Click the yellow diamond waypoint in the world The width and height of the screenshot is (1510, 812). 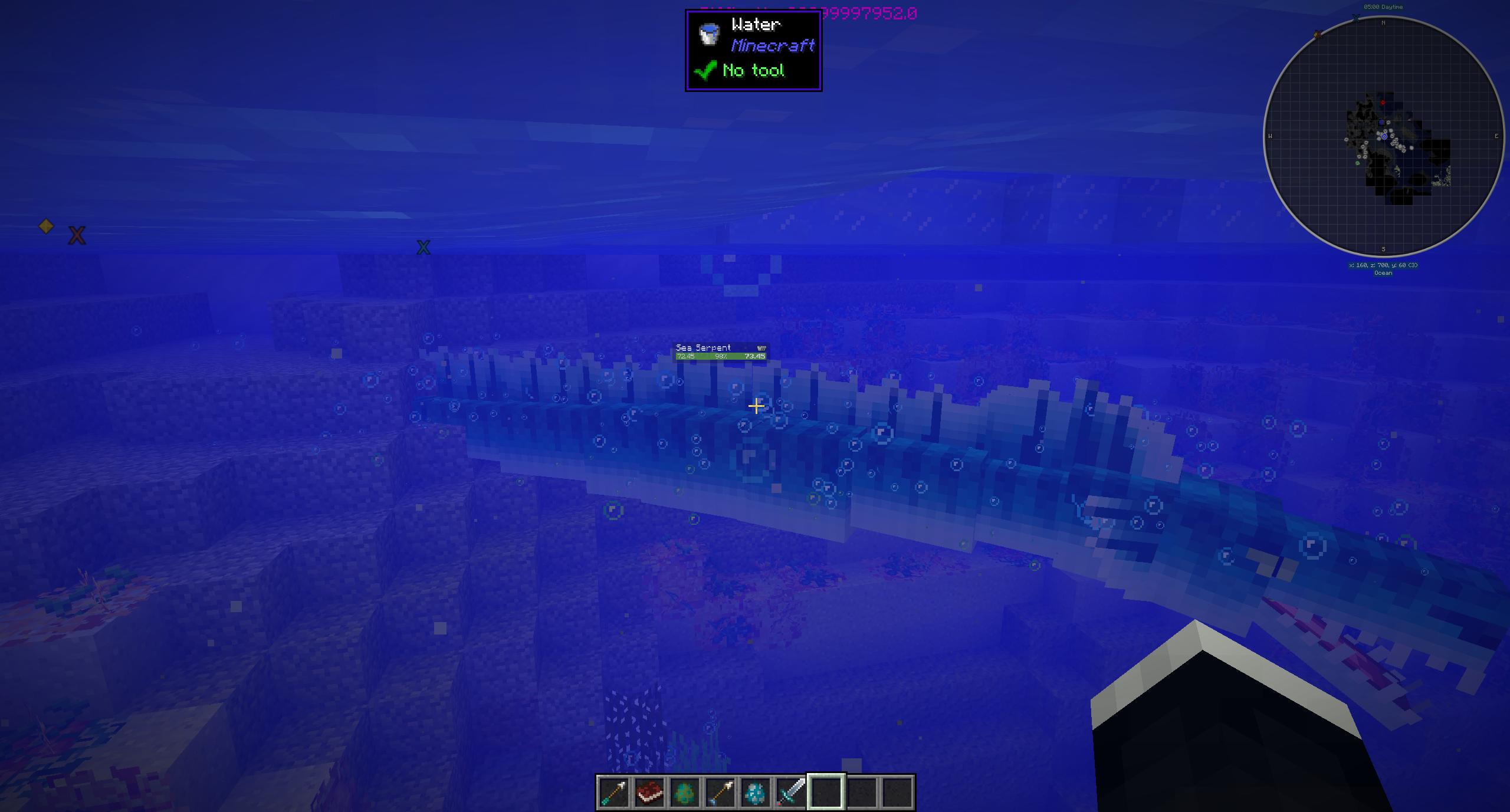[x=47, y=226]
